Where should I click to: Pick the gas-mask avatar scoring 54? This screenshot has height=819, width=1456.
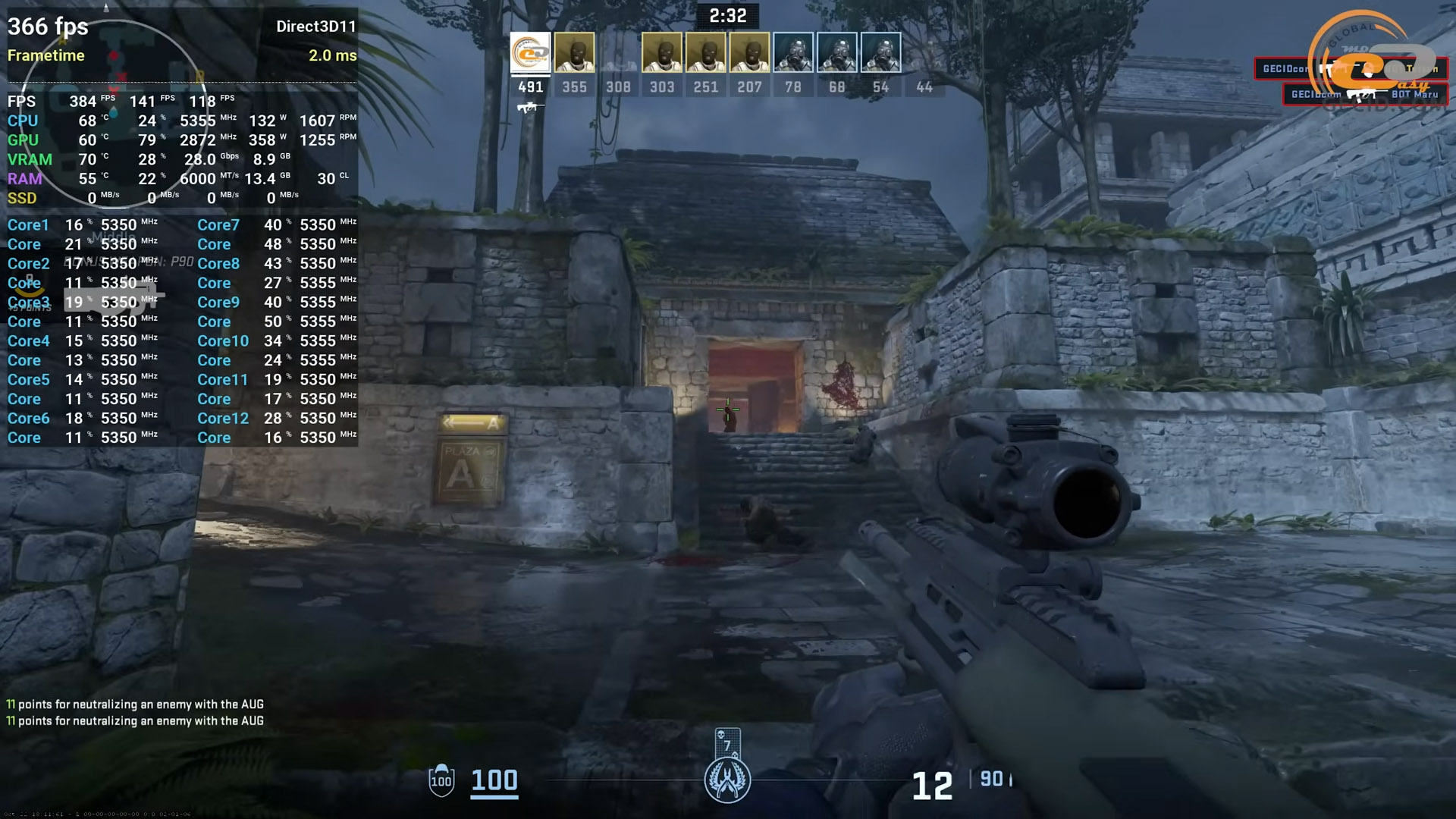(880, 53)
